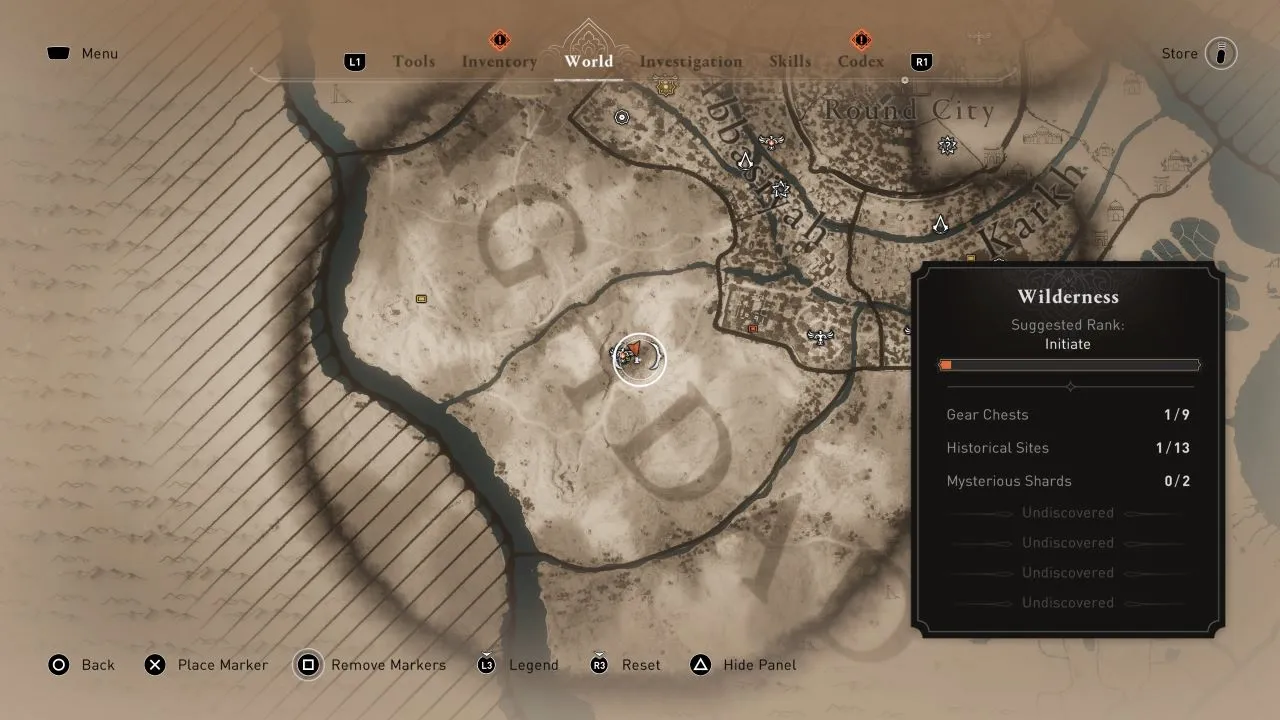Hide the Wilderness info panel
Image resolution: width=1280 pixels, height=720 pixels.
click(x=743, y=665)
